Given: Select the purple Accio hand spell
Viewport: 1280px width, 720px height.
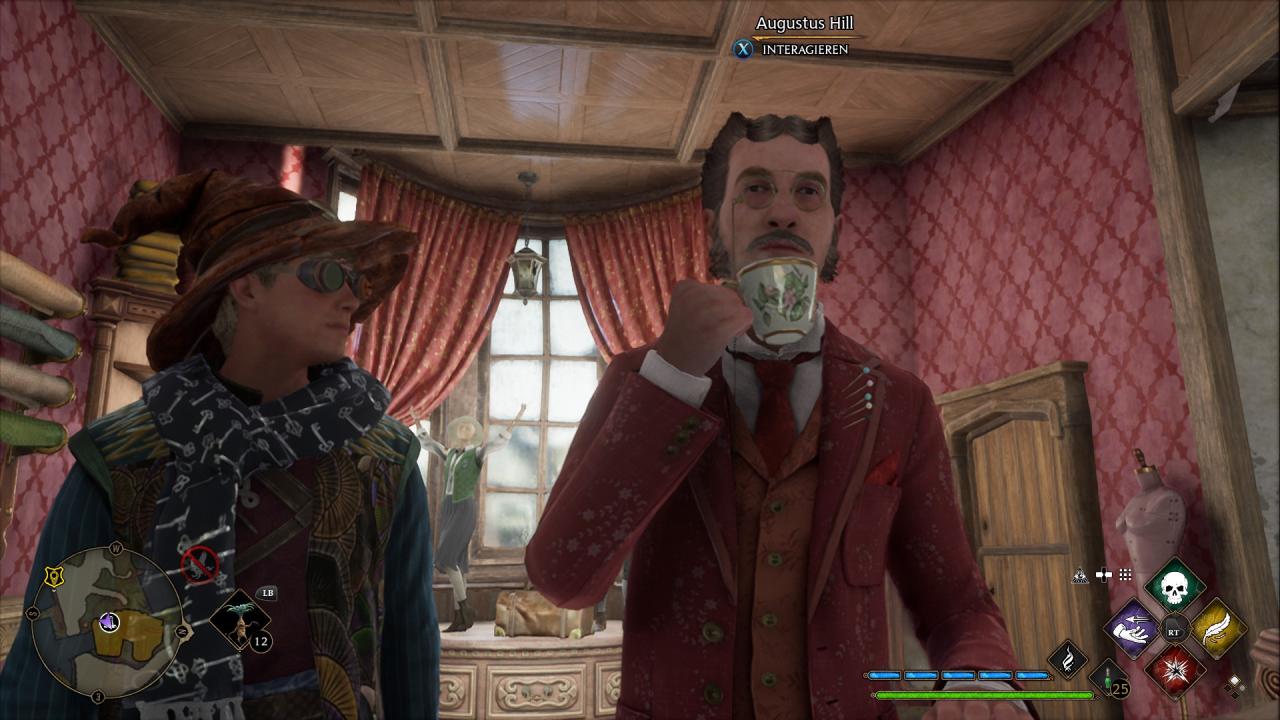Looking at the screenshot, I should click(x=1133, y=629).
